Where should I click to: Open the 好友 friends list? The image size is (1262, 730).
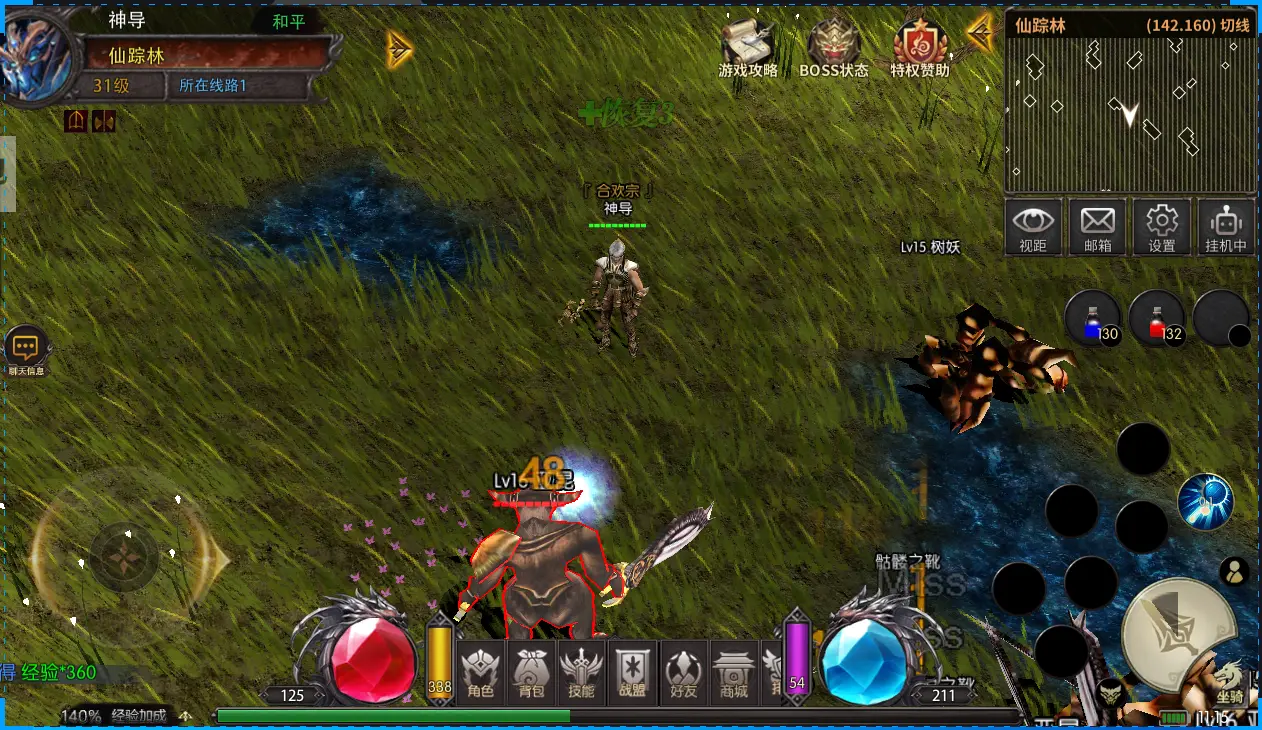click(683, 672)
